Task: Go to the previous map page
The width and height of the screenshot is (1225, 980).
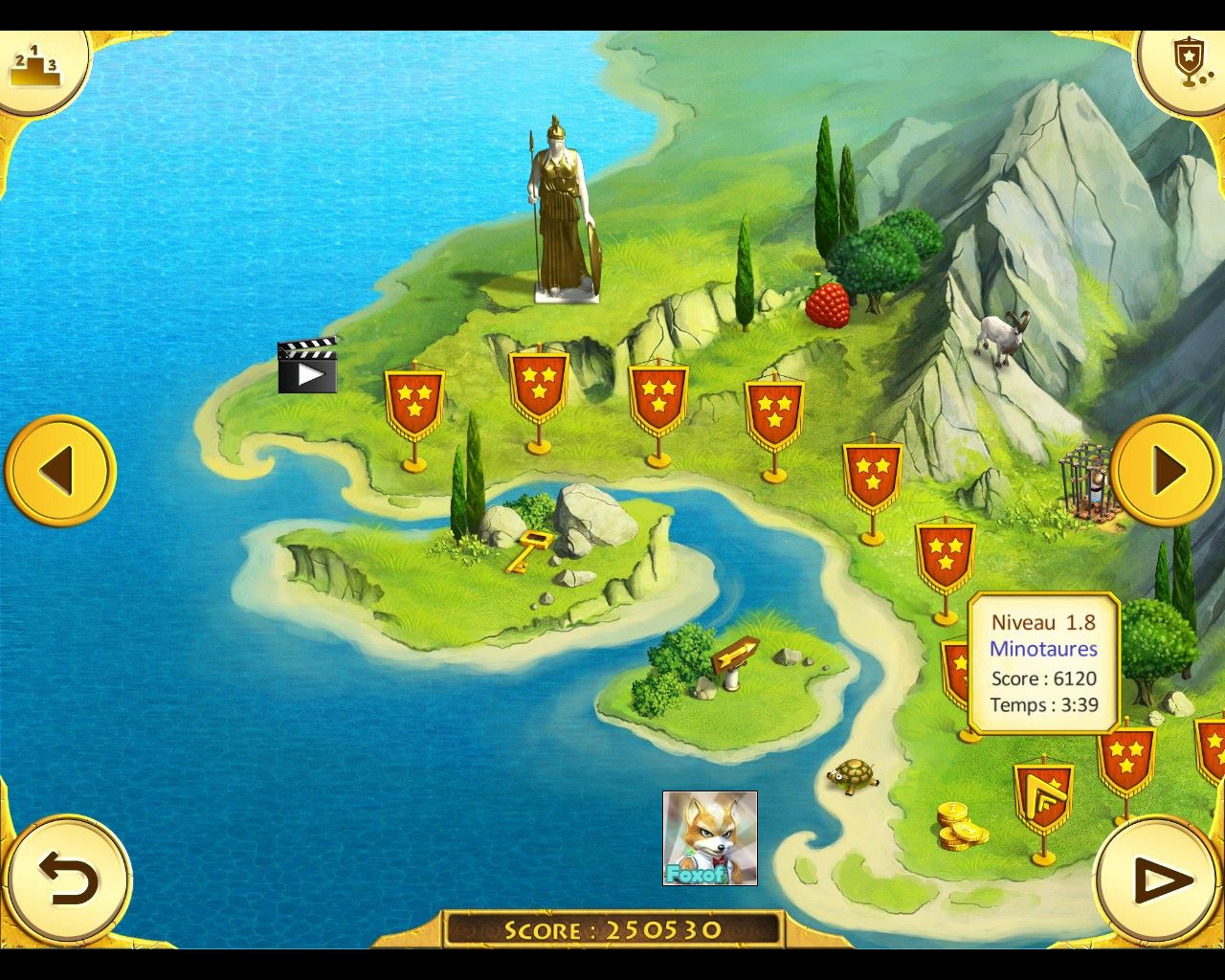Action: coord(59,470)
